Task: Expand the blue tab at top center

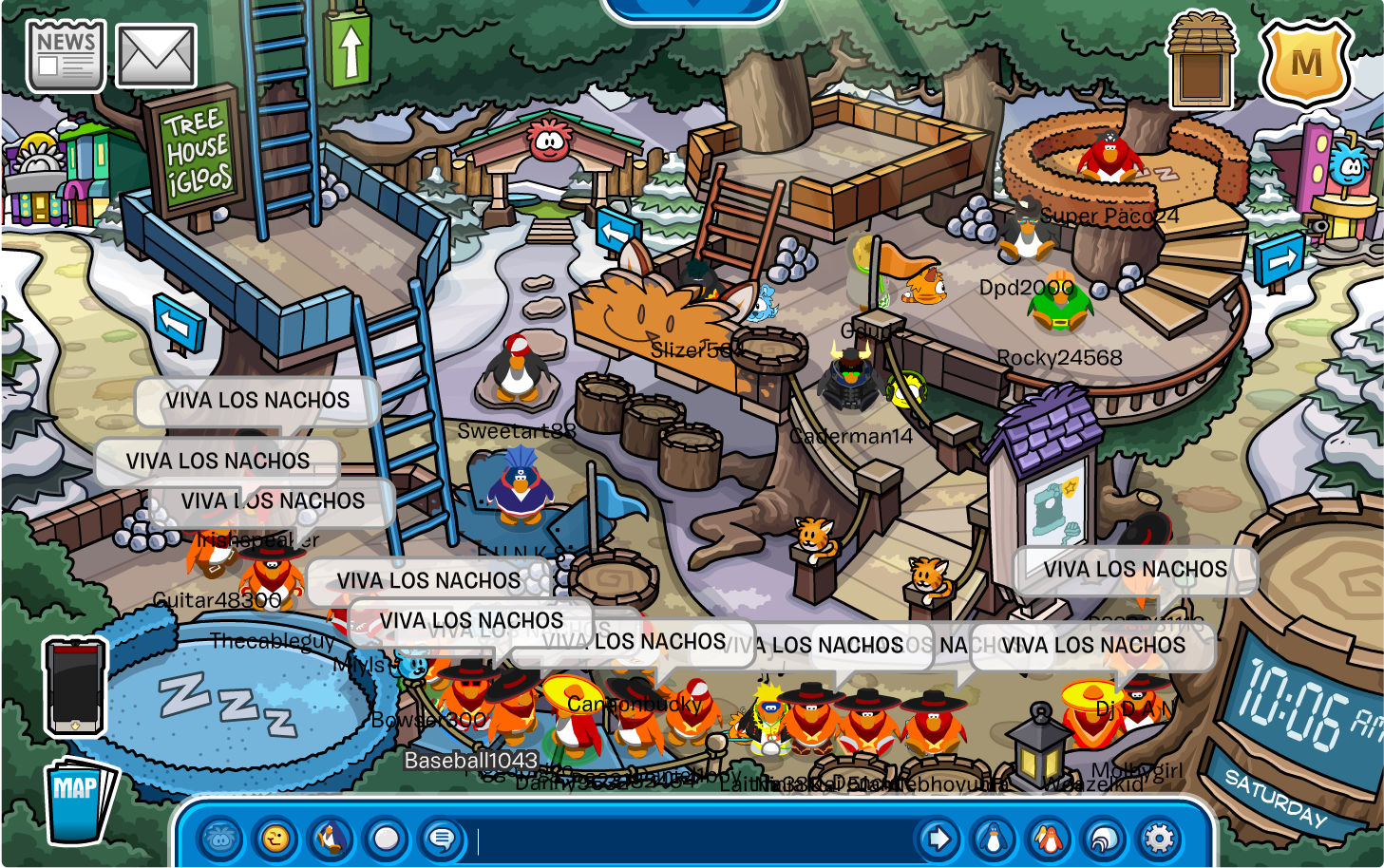Action: click(692, 8)
